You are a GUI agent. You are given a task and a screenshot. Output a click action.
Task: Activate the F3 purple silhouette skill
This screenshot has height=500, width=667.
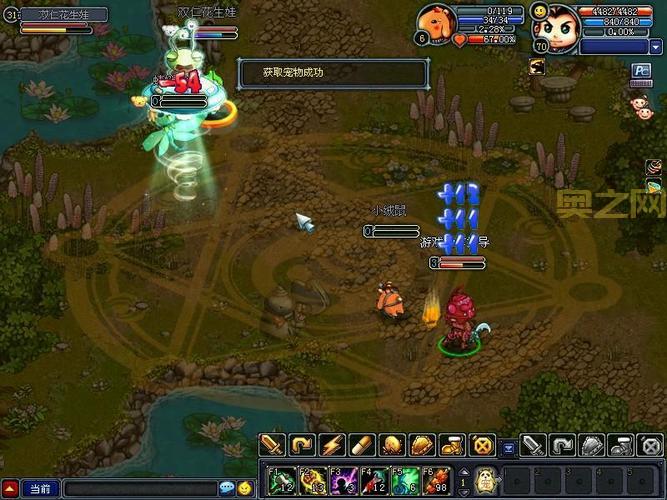(341, 478)
